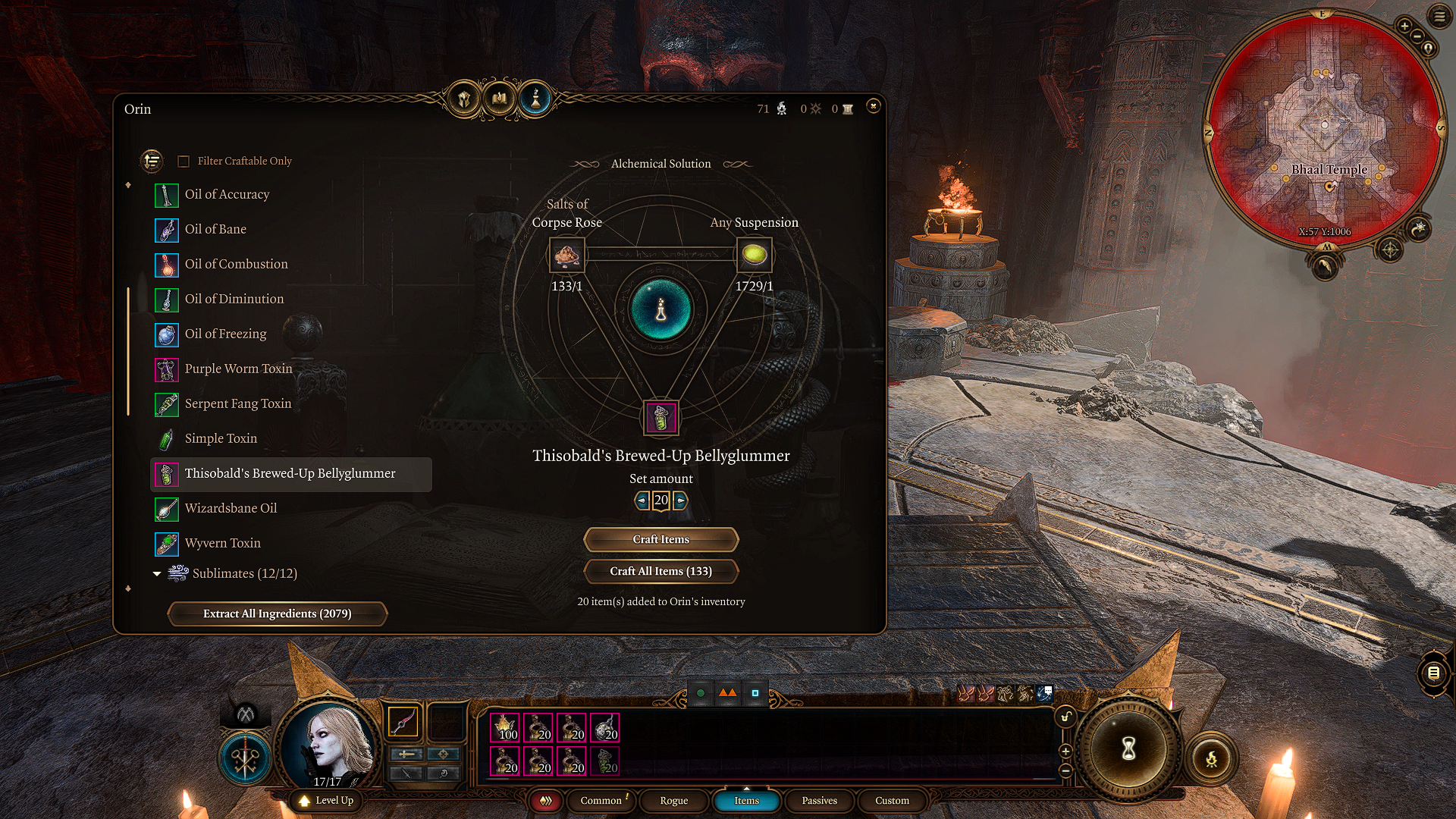The image size is (1456, 819).
Task: Pick the Wizardsbane Oil recipe
Action: tap(231, 509)
